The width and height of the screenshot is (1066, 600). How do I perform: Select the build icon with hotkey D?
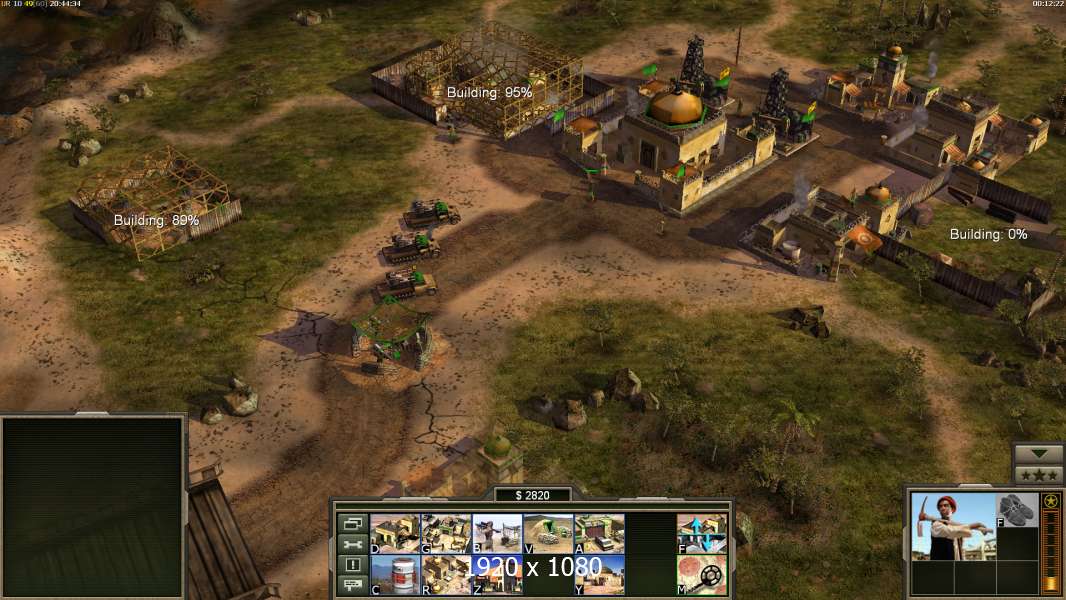395,533
